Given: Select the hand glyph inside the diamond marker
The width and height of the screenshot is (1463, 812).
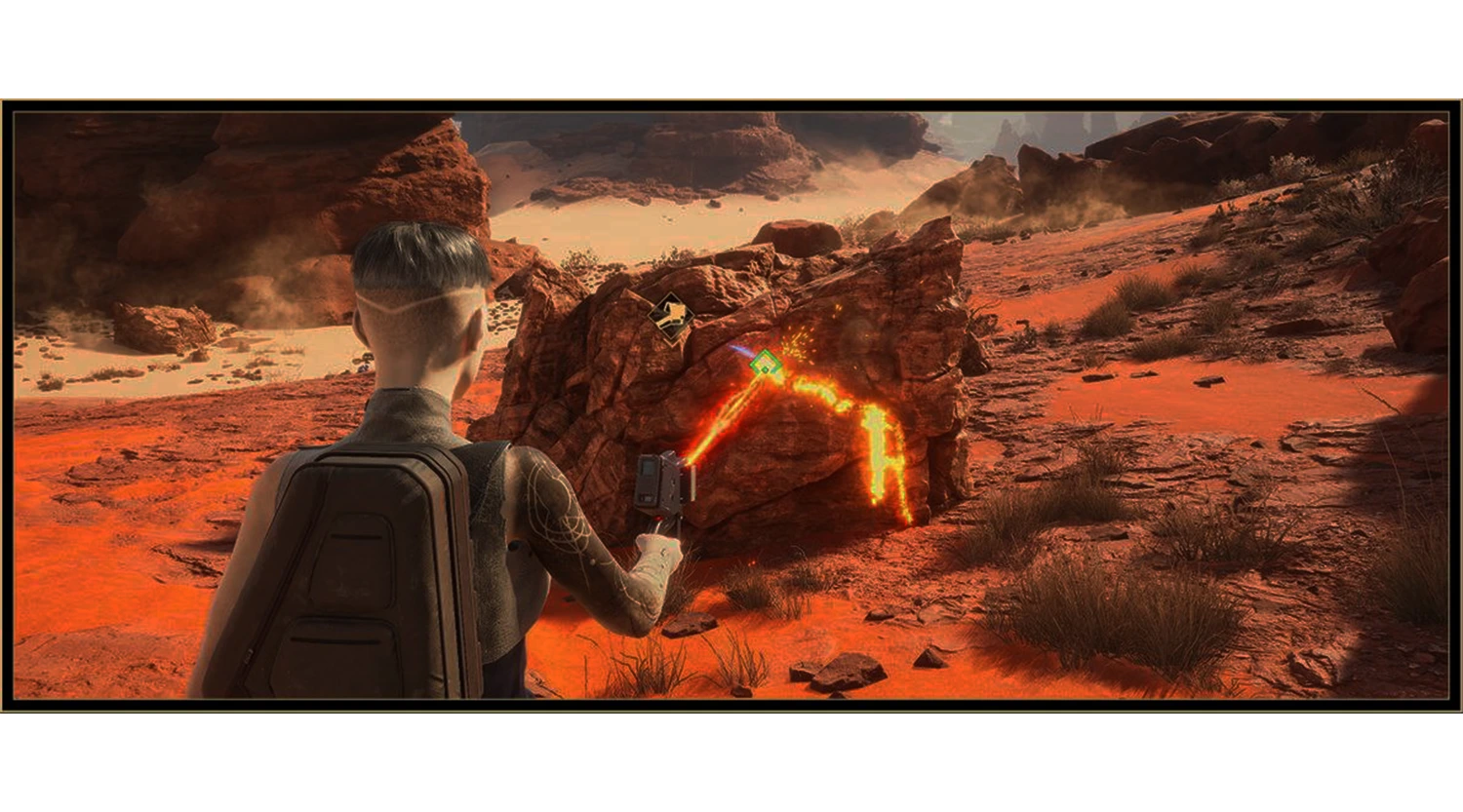Looking at the screenshot, I should click(673, 312).
